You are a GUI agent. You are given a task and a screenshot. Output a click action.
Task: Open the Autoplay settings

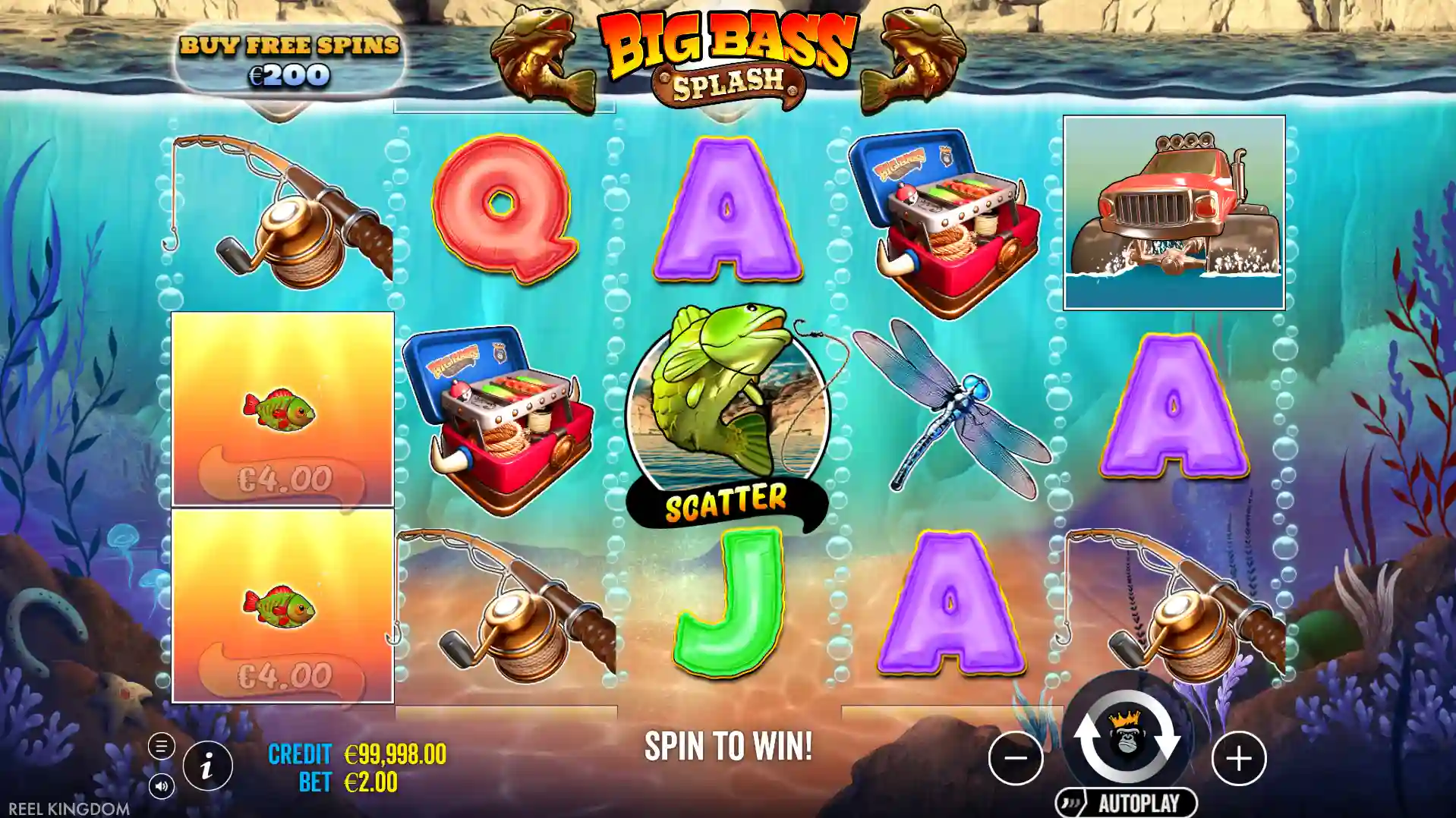pos(1126,803)
